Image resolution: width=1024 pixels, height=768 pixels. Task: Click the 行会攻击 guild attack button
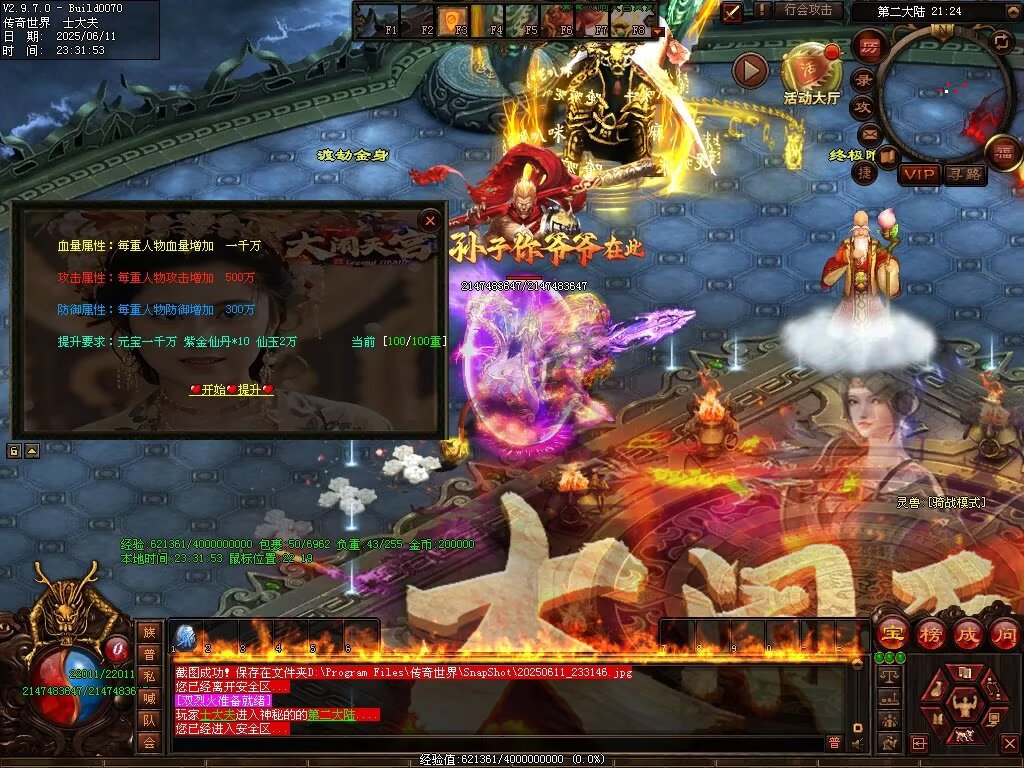click(808, 10)
